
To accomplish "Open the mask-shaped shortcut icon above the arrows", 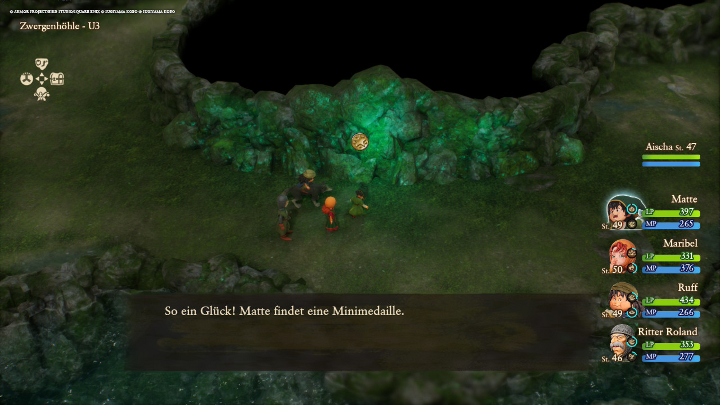I will 42,64.
